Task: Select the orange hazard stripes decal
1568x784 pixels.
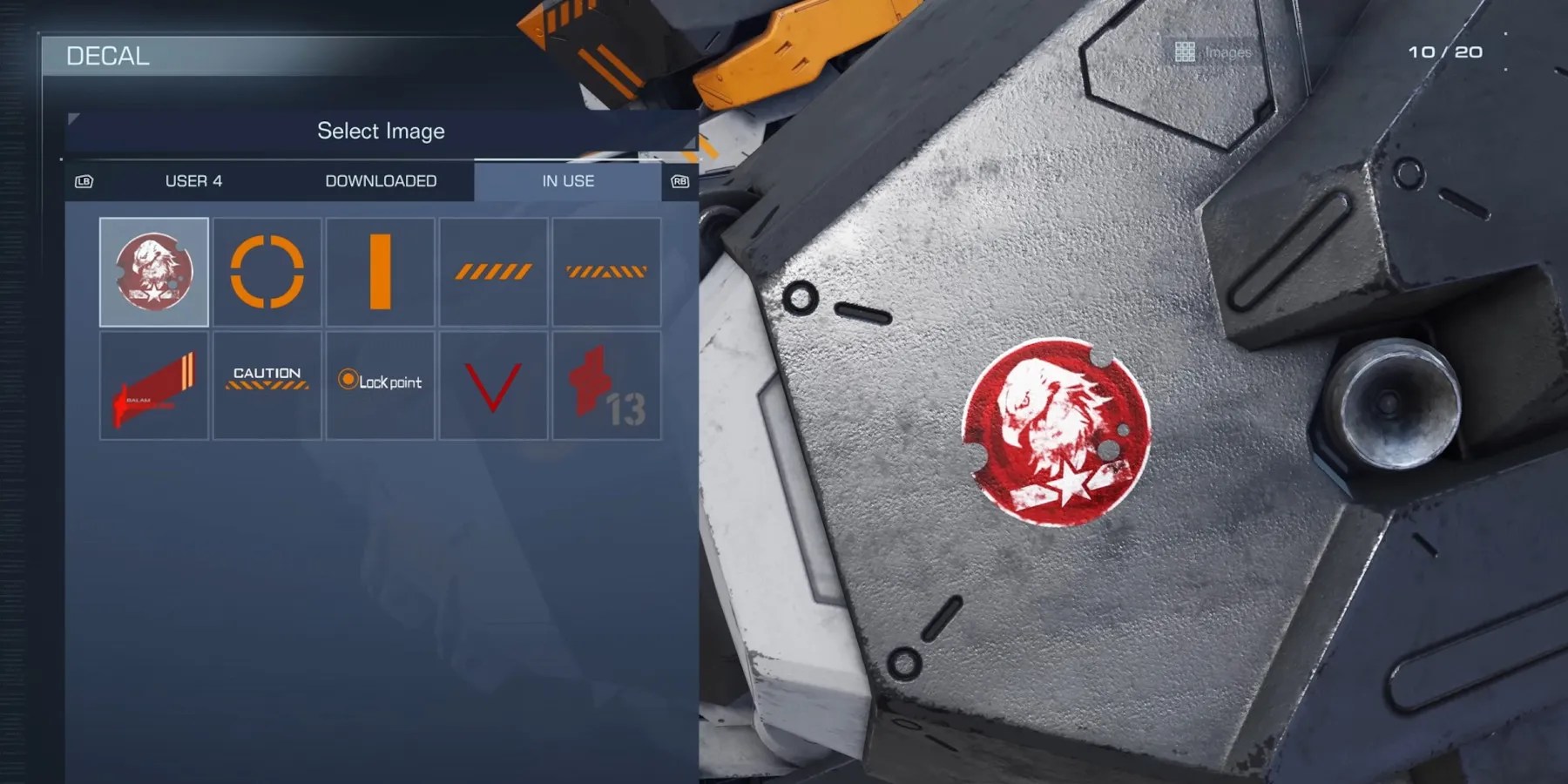Action: [x=493, y=272]
